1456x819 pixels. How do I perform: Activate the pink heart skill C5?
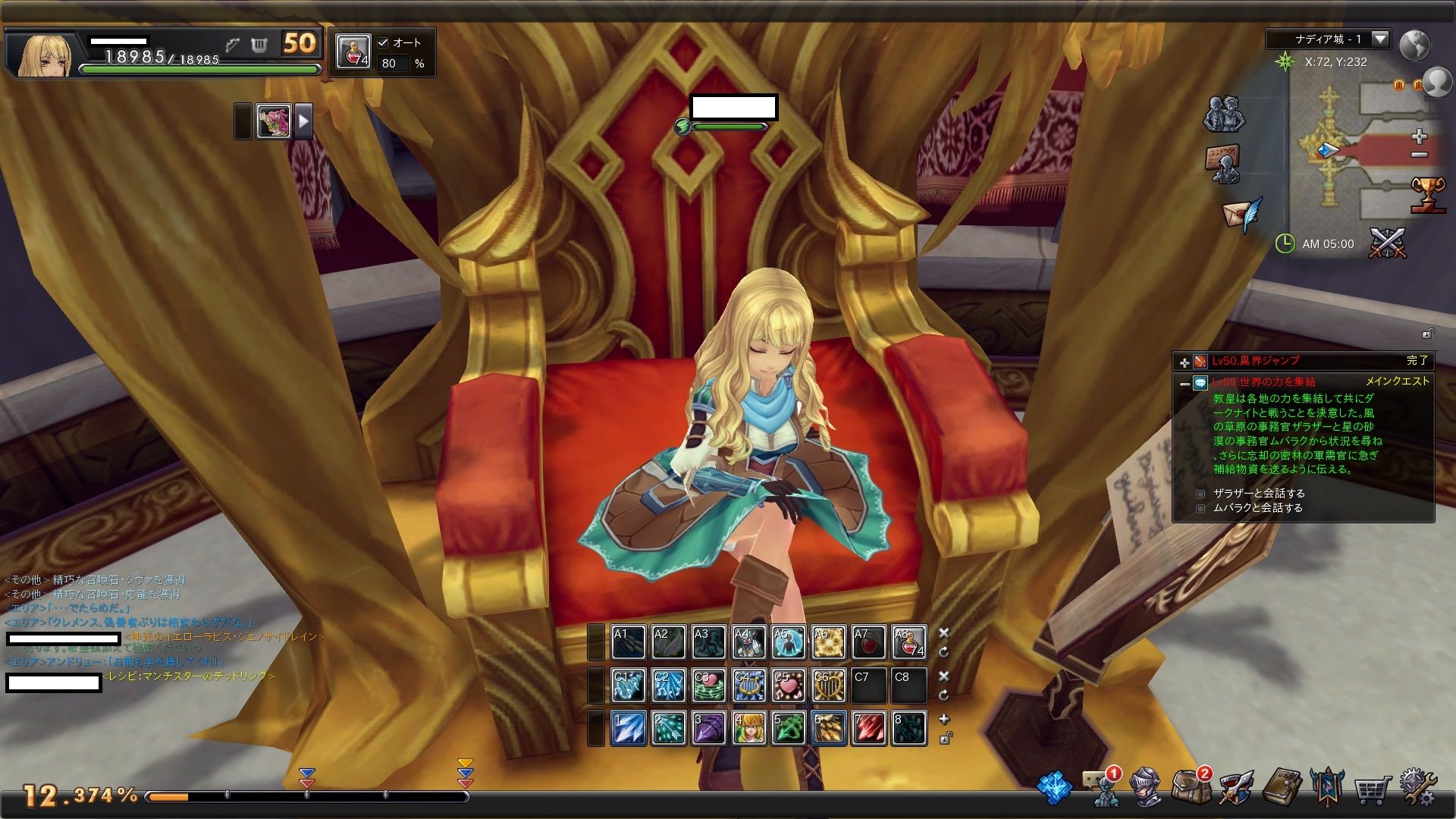point(789,686)
